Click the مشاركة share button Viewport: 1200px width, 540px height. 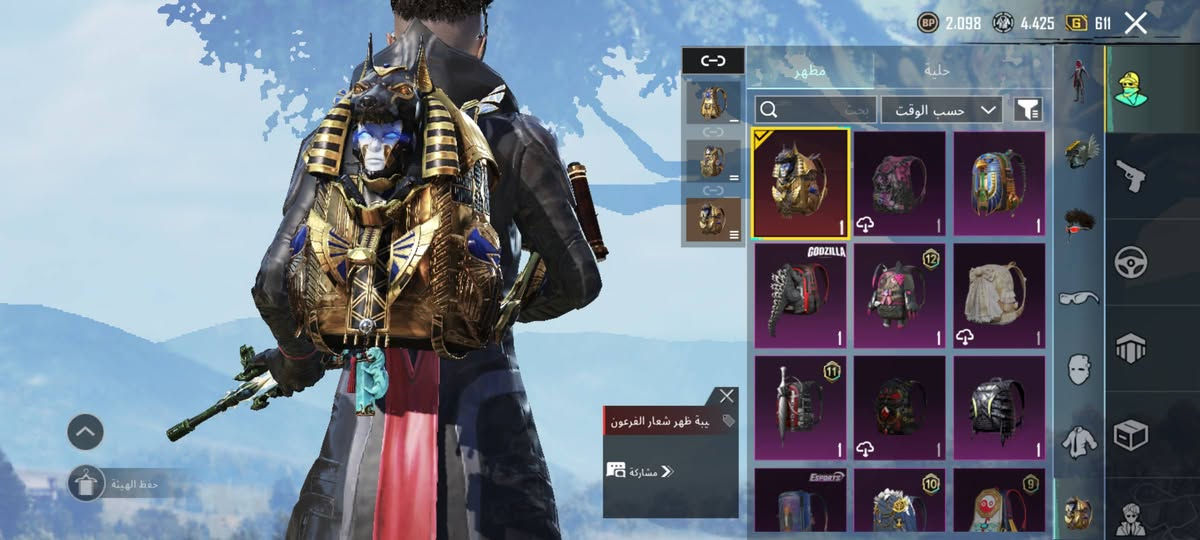(x=640, y=470)
